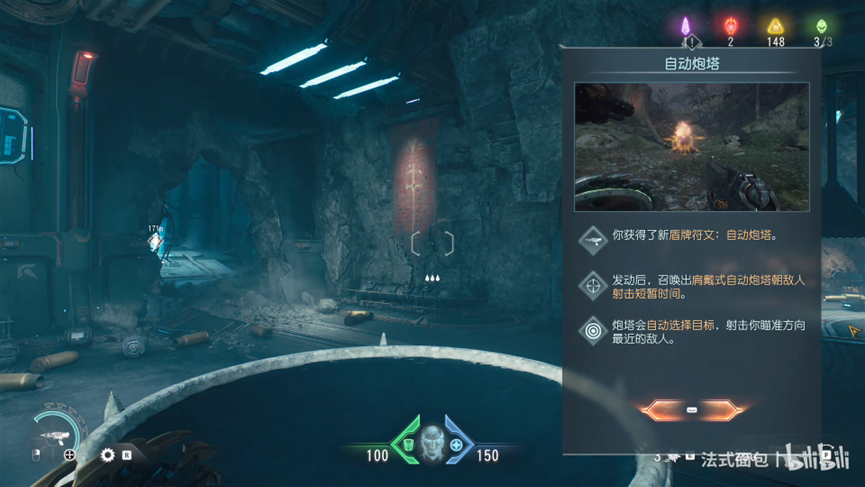Image resolution: width=865 pixels, height=487 pixels.
Task: Dismiss the 自动炮塔 tutorial with the orange button
Action: [692, 410]
